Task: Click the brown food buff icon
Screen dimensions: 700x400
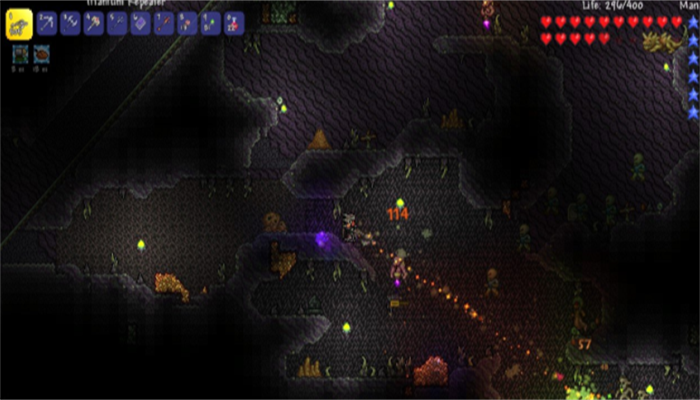Action: point(41,55)
